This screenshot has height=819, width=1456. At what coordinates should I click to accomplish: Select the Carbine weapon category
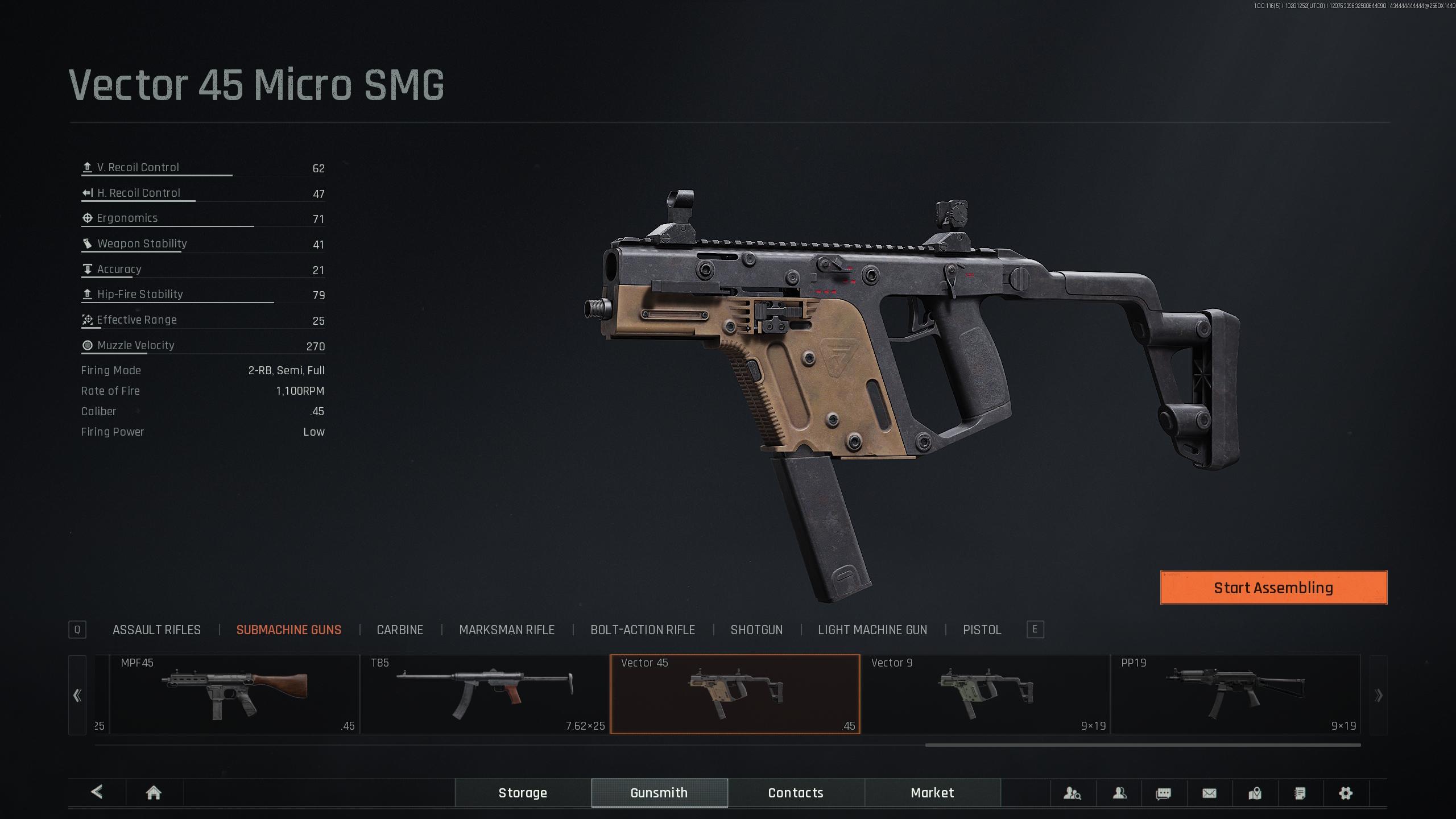pos(400,630)
